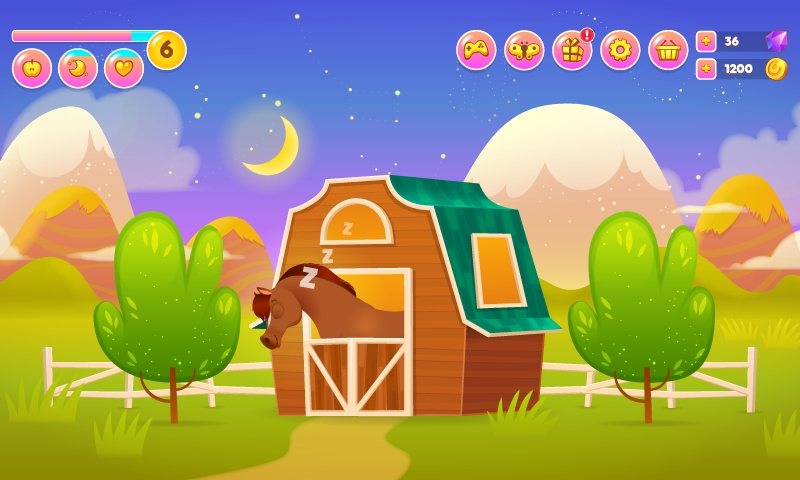Select the moon sleep icon
The image size is (800, 480).
point(78,68)
